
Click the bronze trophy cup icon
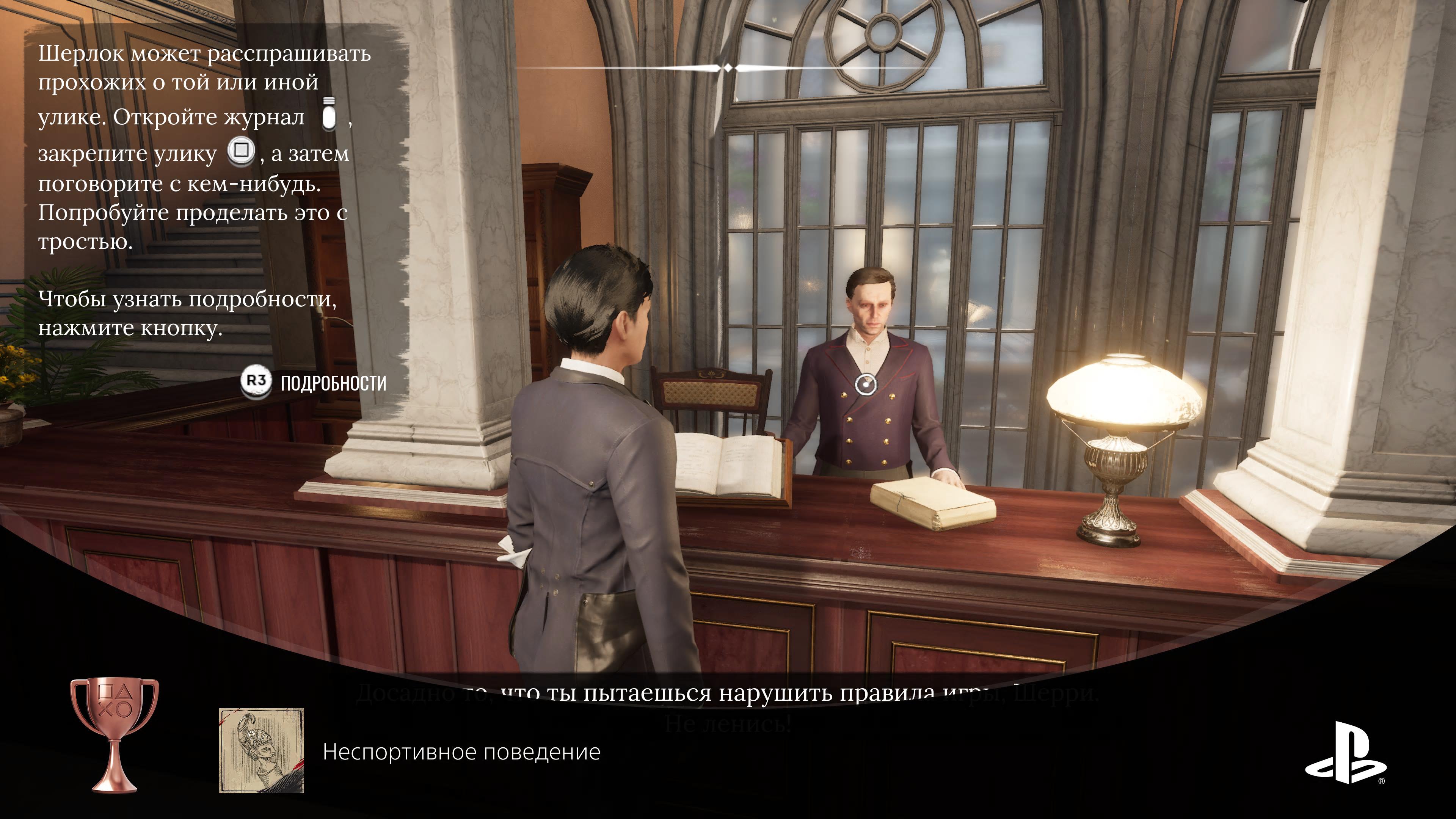(x=115, y=734)
